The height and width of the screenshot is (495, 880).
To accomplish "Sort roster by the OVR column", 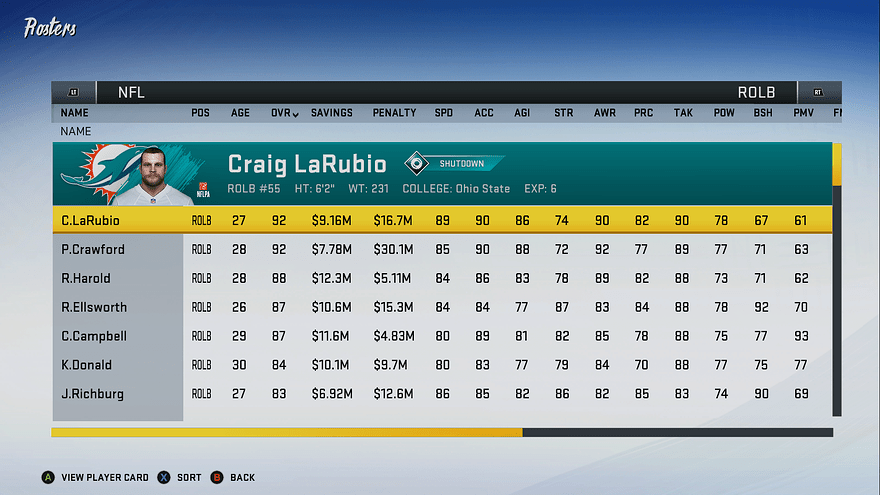I will pyautogui.click(x=284, y=113).
